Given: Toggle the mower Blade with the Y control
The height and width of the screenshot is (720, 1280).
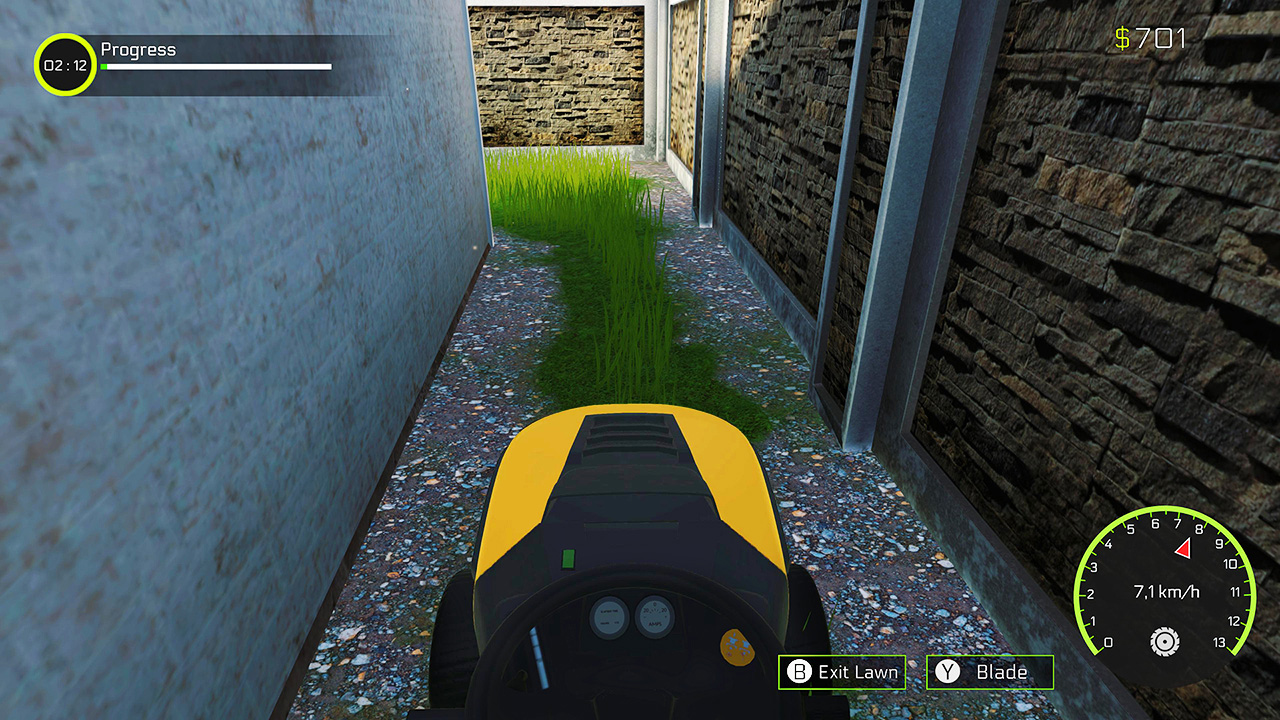Looking at the screenshot, I should click(x=990, y=672).
